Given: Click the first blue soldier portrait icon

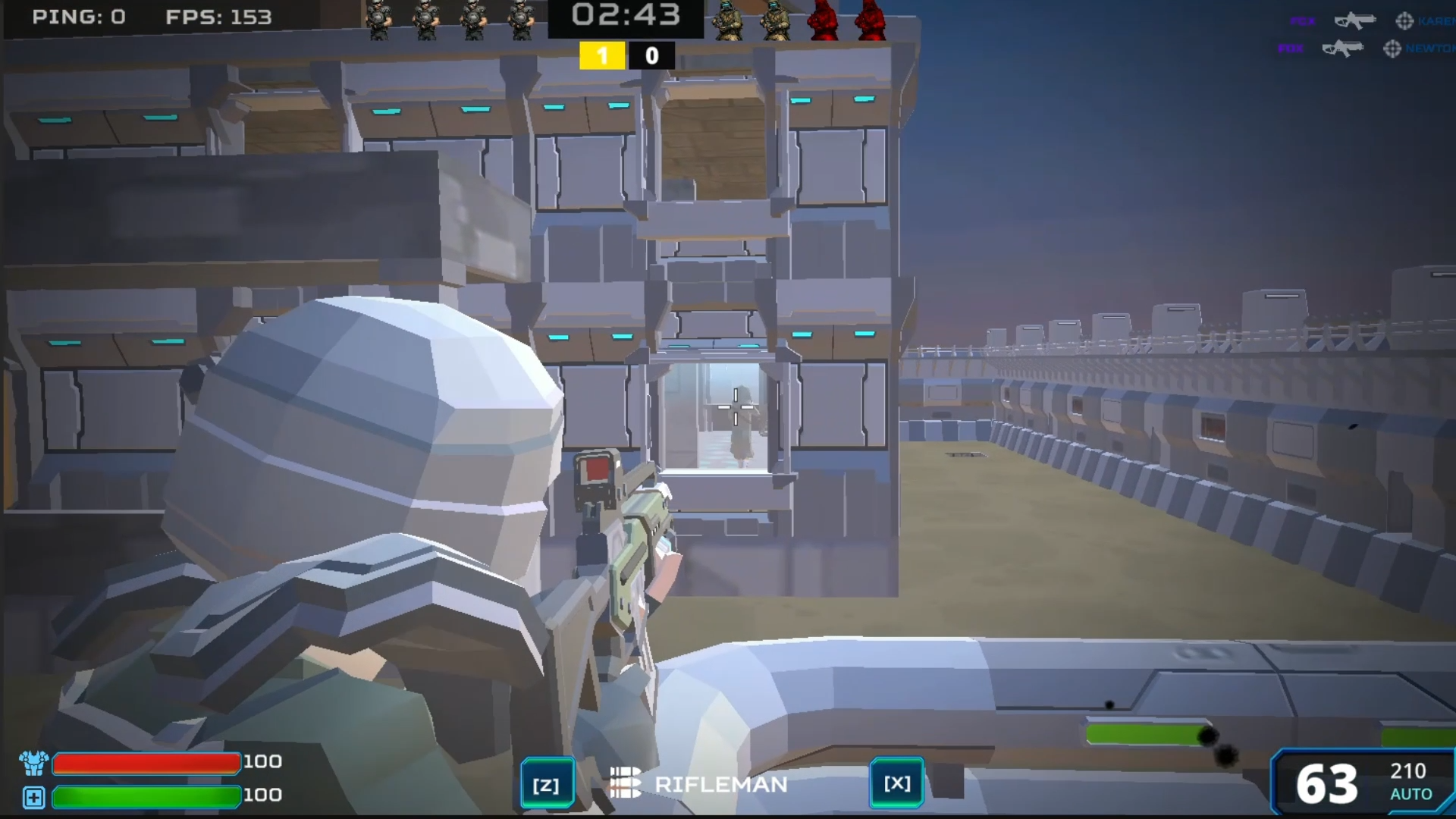Looking at the screenshot, I should click(x=376, y=18).
